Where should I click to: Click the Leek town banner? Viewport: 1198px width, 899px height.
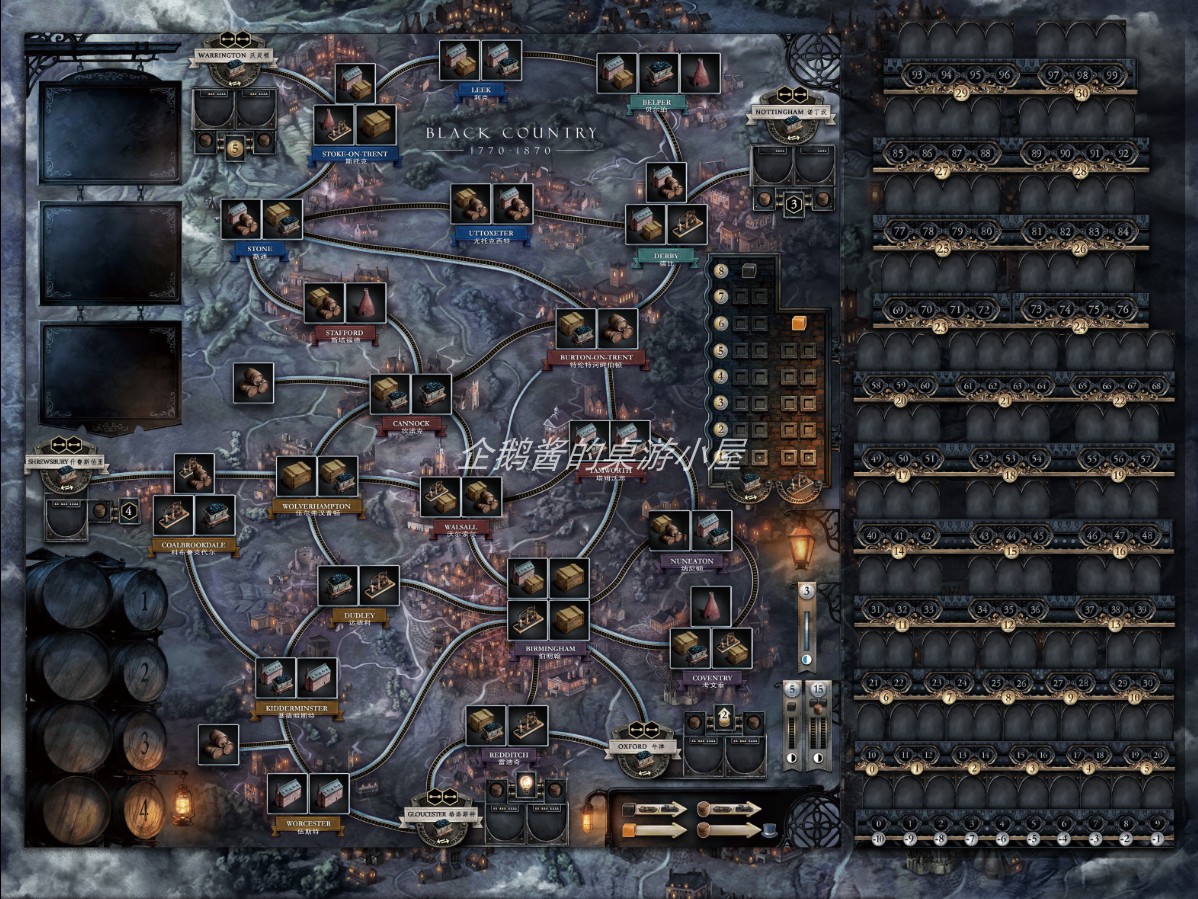481,90
